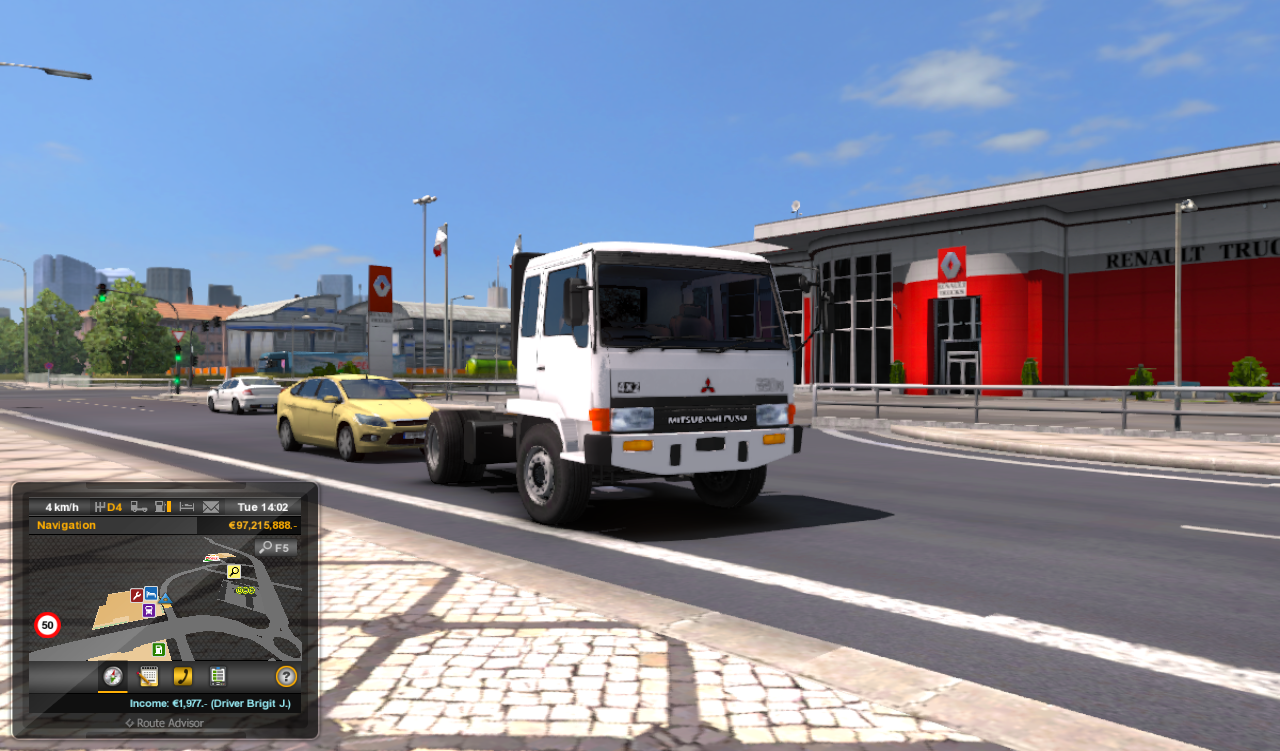Select the wrench service marker on map
Image resolution: width=1280 pixels, height=751 pixels.
137,595
